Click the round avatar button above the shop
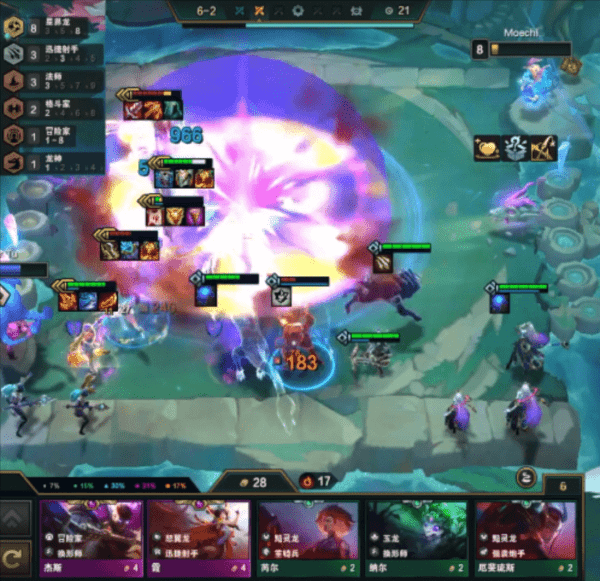600x581 pixels. tap(528, 478)
